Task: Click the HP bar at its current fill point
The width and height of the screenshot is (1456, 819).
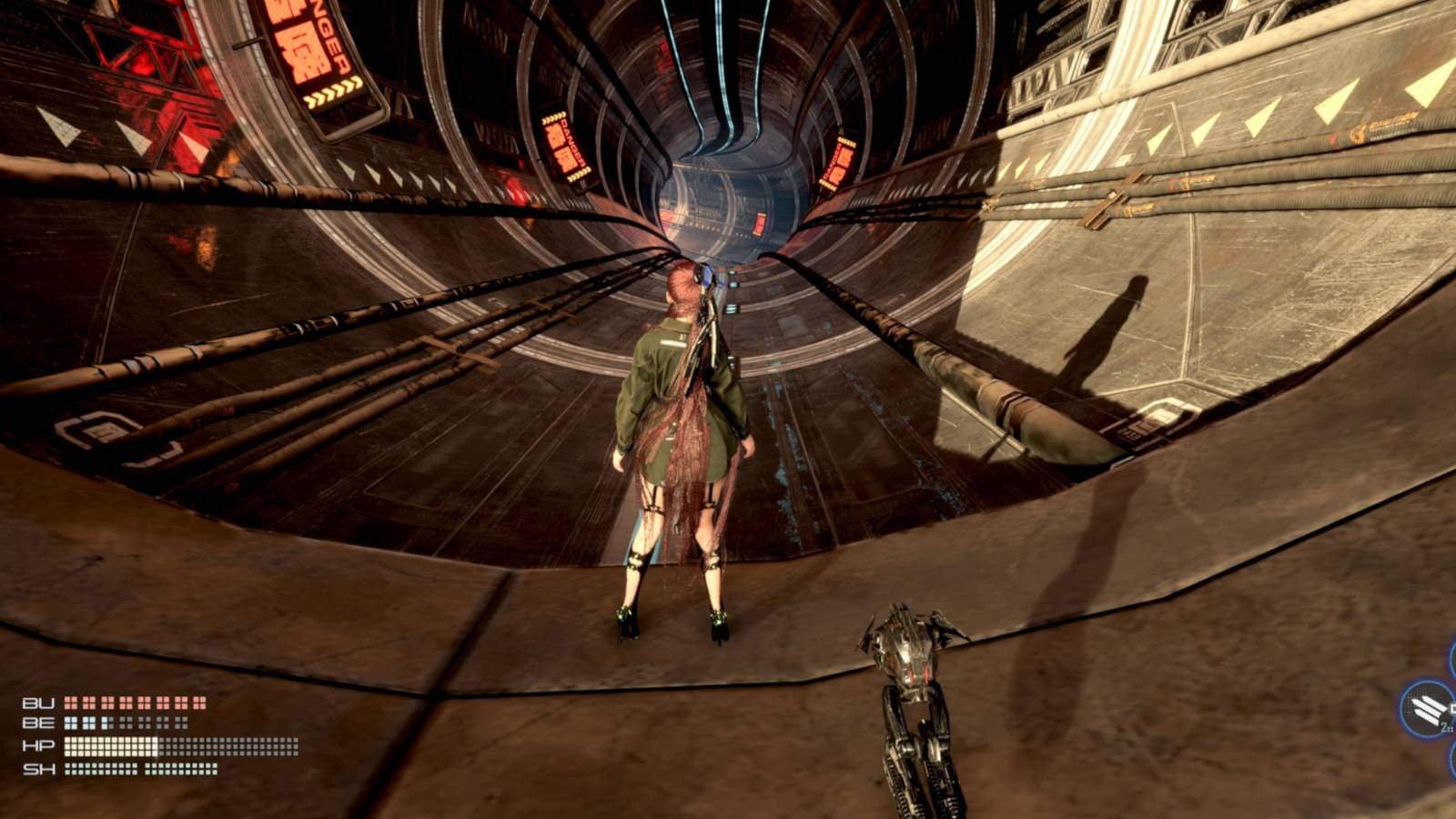Action: [157, 745]
